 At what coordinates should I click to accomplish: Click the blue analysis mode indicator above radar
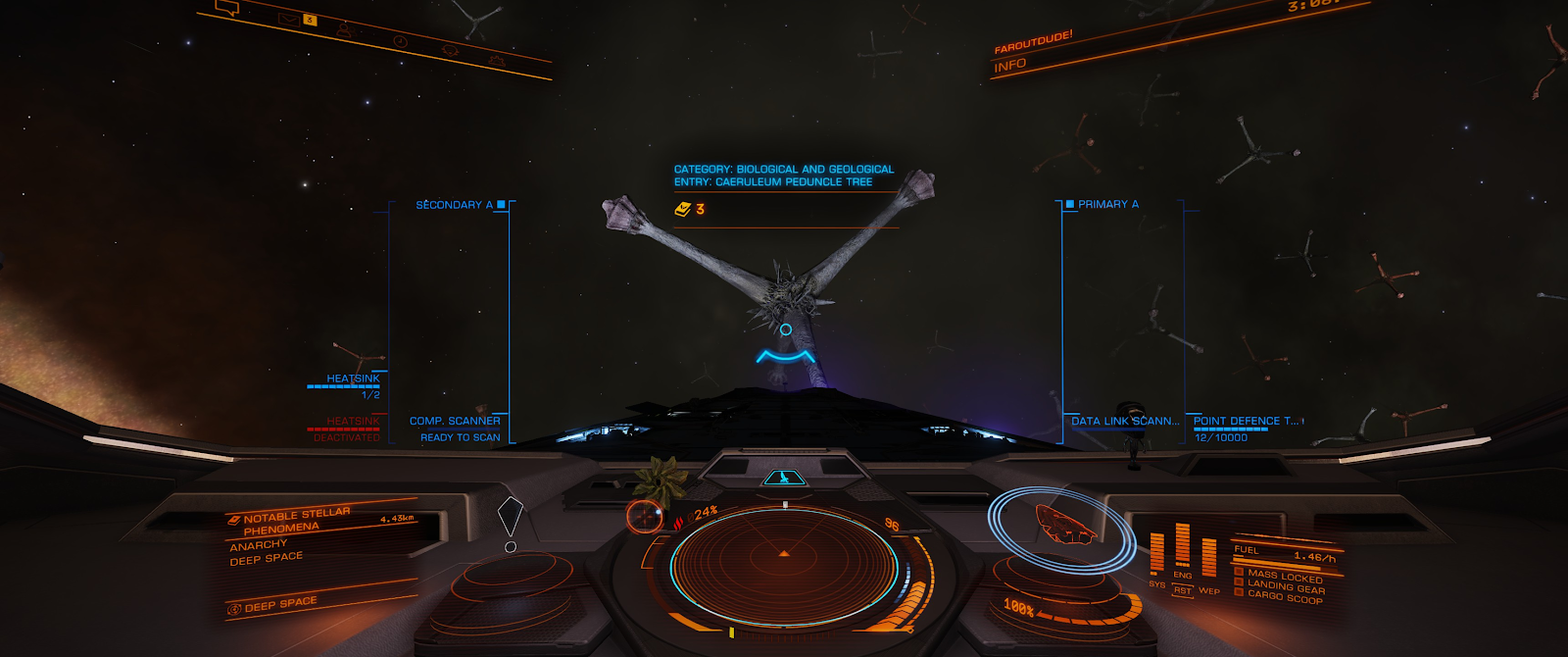click(784, 478)
